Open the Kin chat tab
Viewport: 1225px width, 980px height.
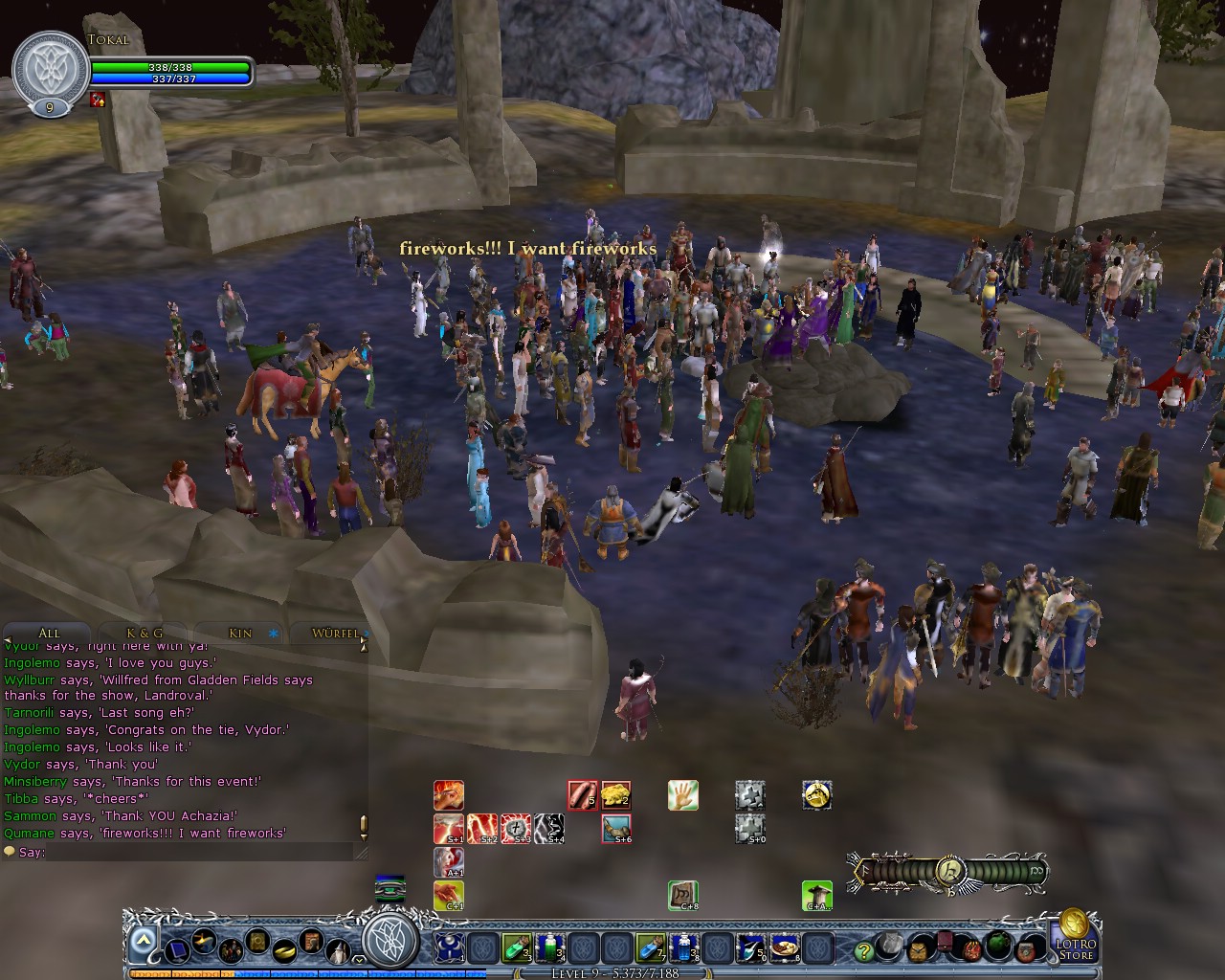(x=239, y=633)
